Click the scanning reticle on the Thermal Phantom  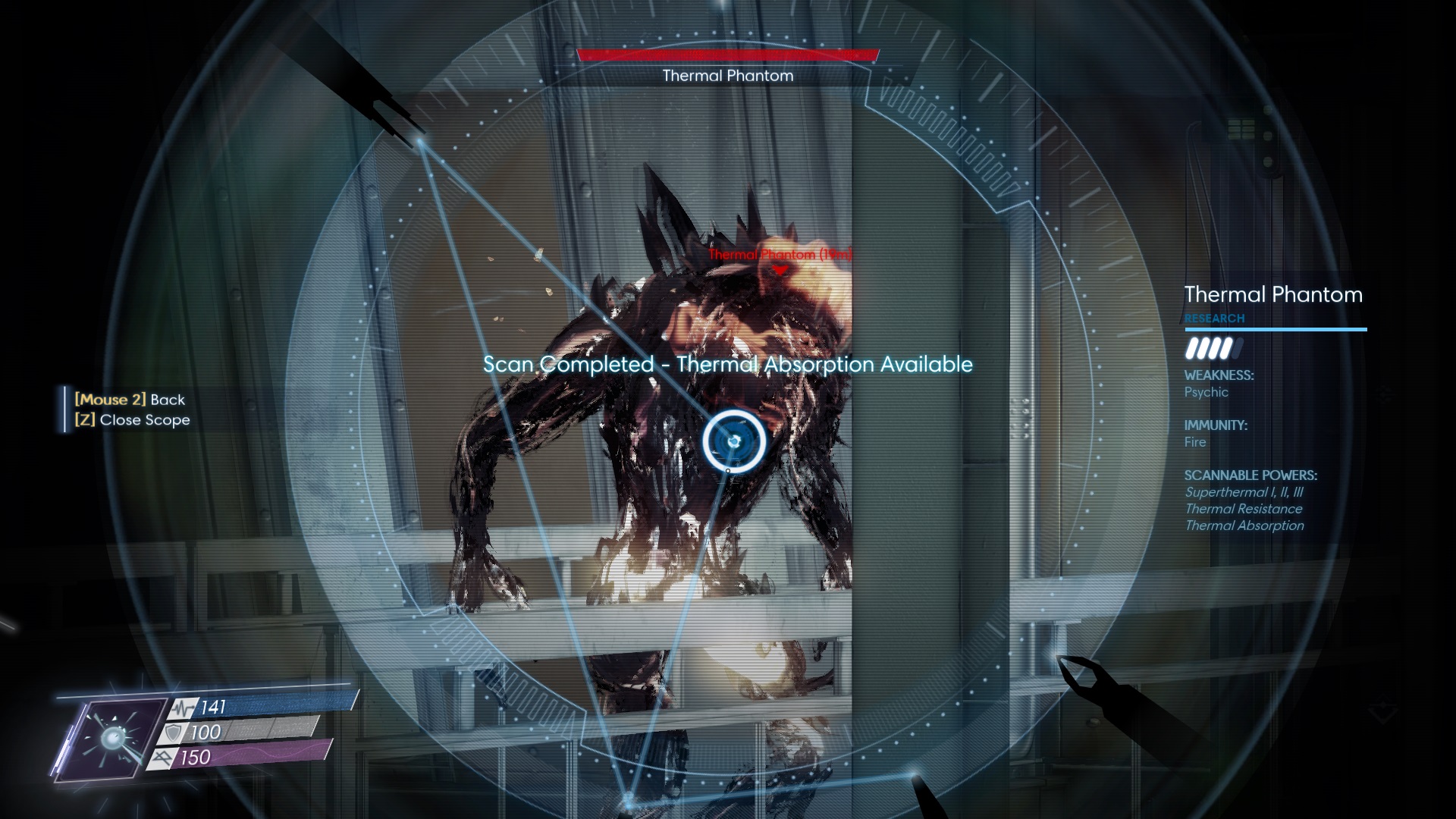733,440
